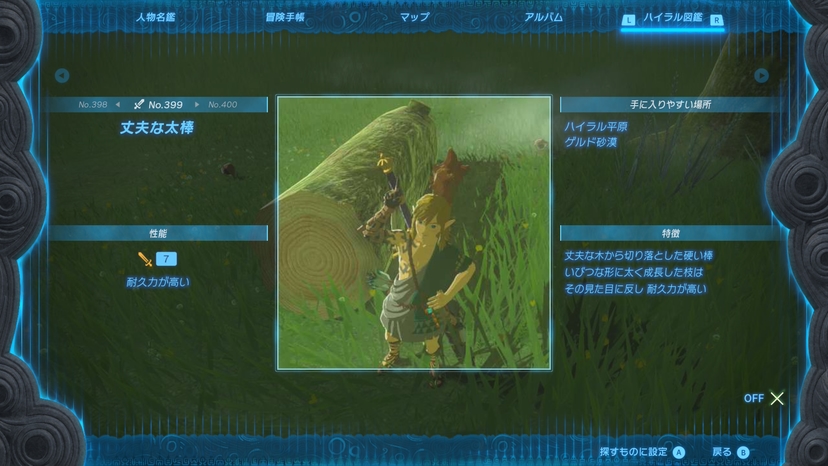Select the ハイラル図鑑 tab
The image size is (828, 466).
tap(673, 18)
